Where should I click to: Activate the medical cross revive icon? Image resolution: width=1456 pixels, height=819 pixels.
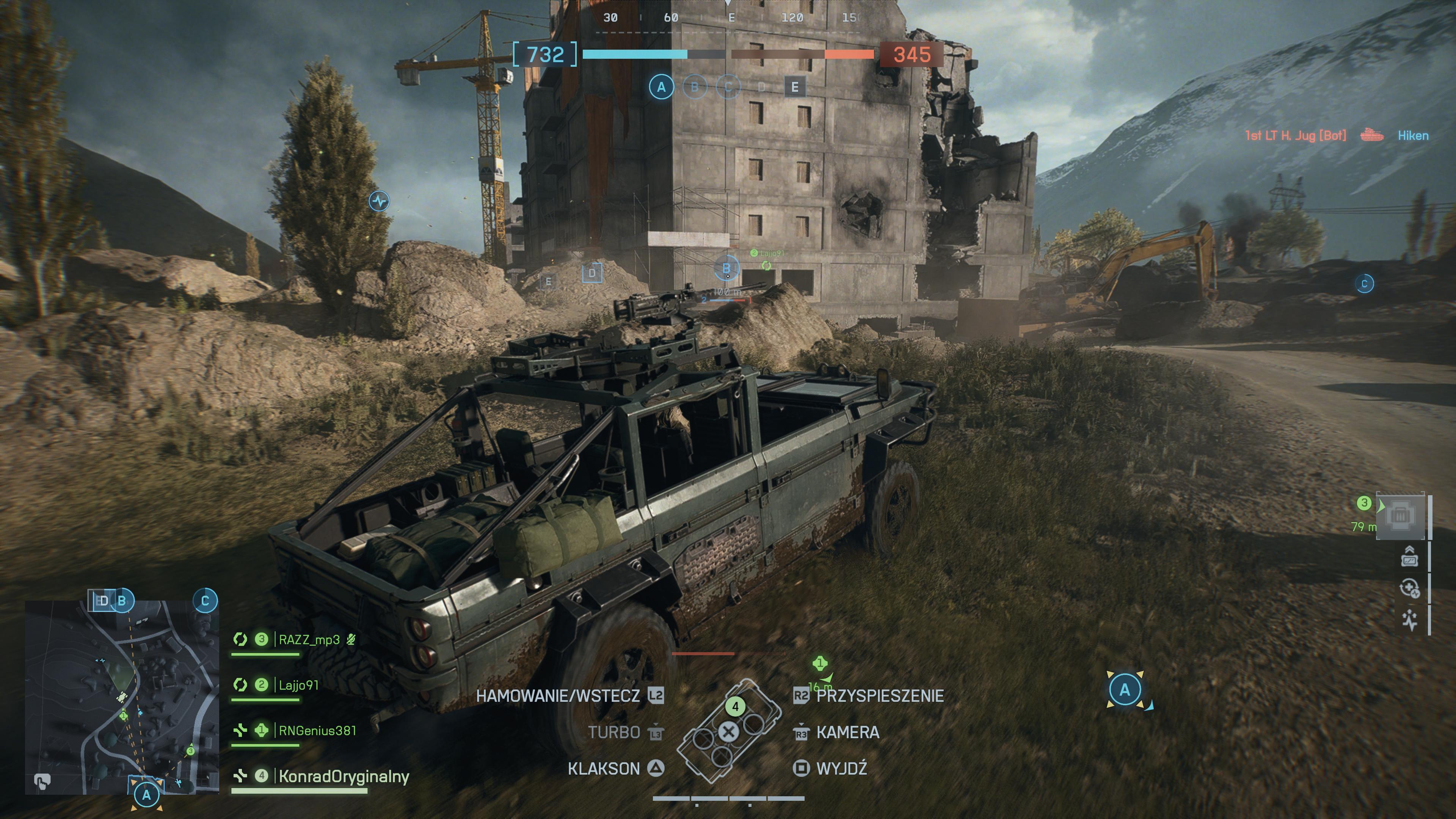1409,588
